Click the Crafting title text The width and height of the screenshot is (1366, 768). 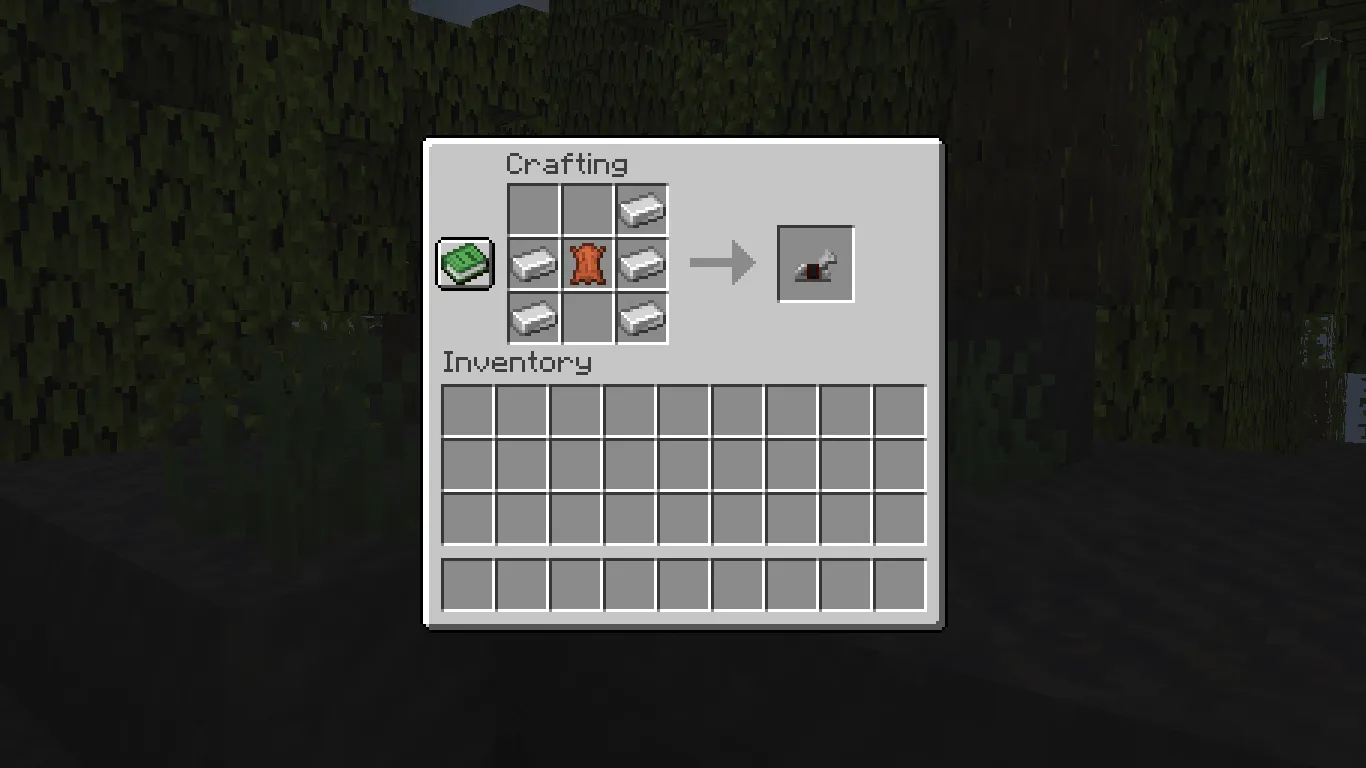click(568, 164)
